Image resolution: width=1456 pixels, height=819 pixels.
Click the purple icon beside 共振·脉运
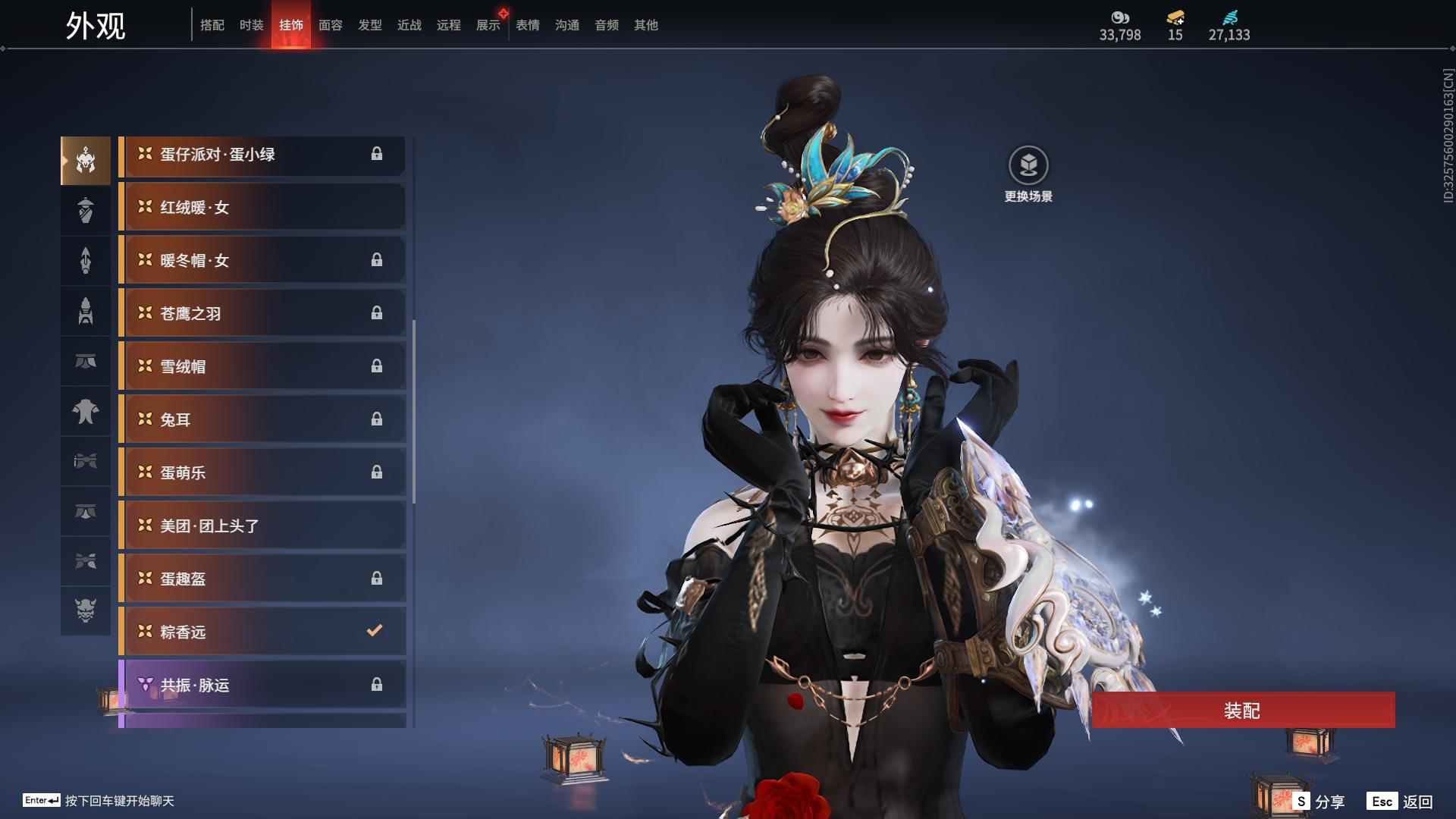(144, 685)
